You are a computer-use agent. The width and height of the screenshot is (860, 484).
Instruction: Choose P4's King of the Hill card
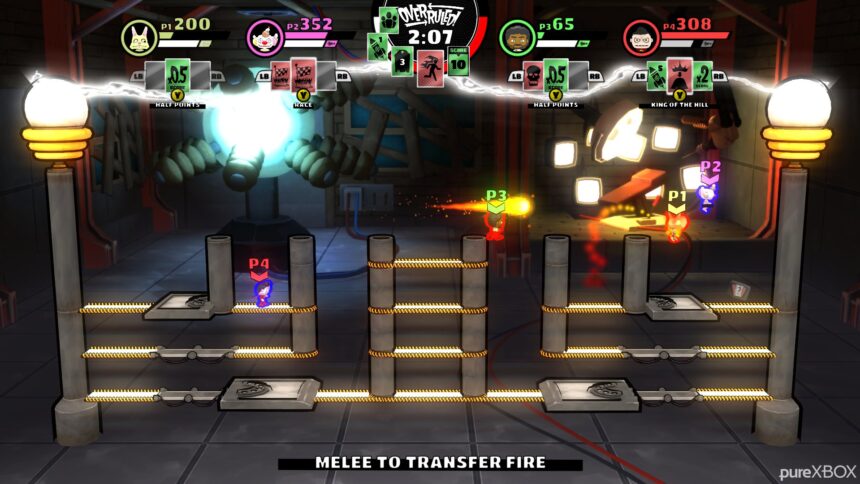(682, 74)
